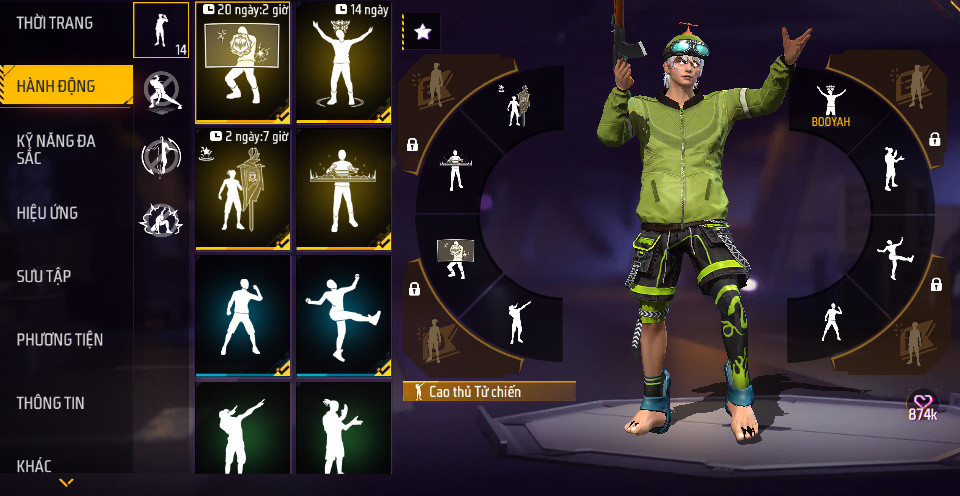960x496 pixels.
Task: Select the HÀNH ĐỘNG menu entry
Action: point(56,86)
